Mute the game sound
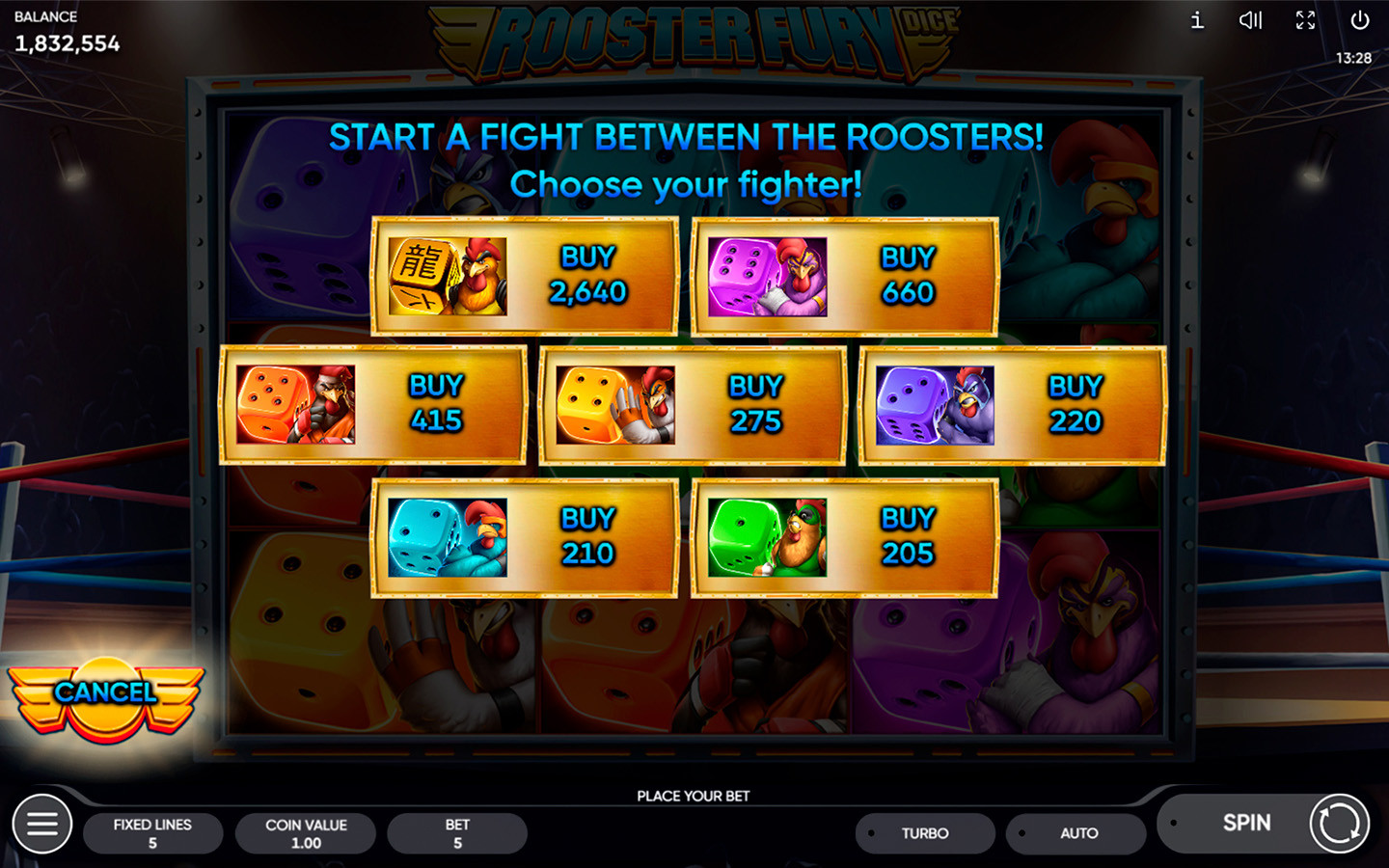Screen dimensions: 1389x868 pyautogui.click(x=1251, y=20)
